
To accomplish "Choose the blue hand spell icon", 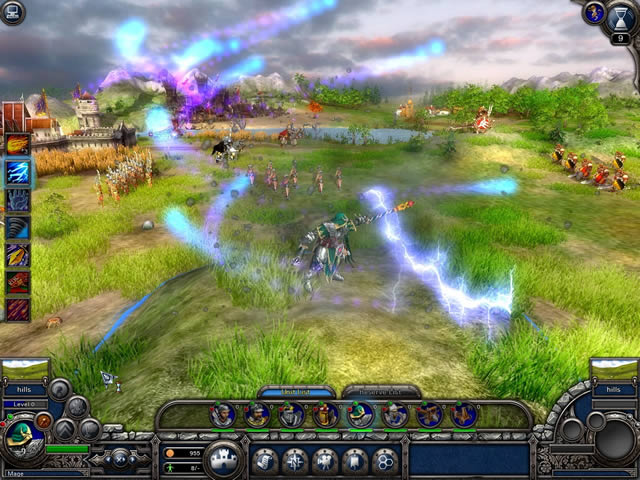I will 18,201.
